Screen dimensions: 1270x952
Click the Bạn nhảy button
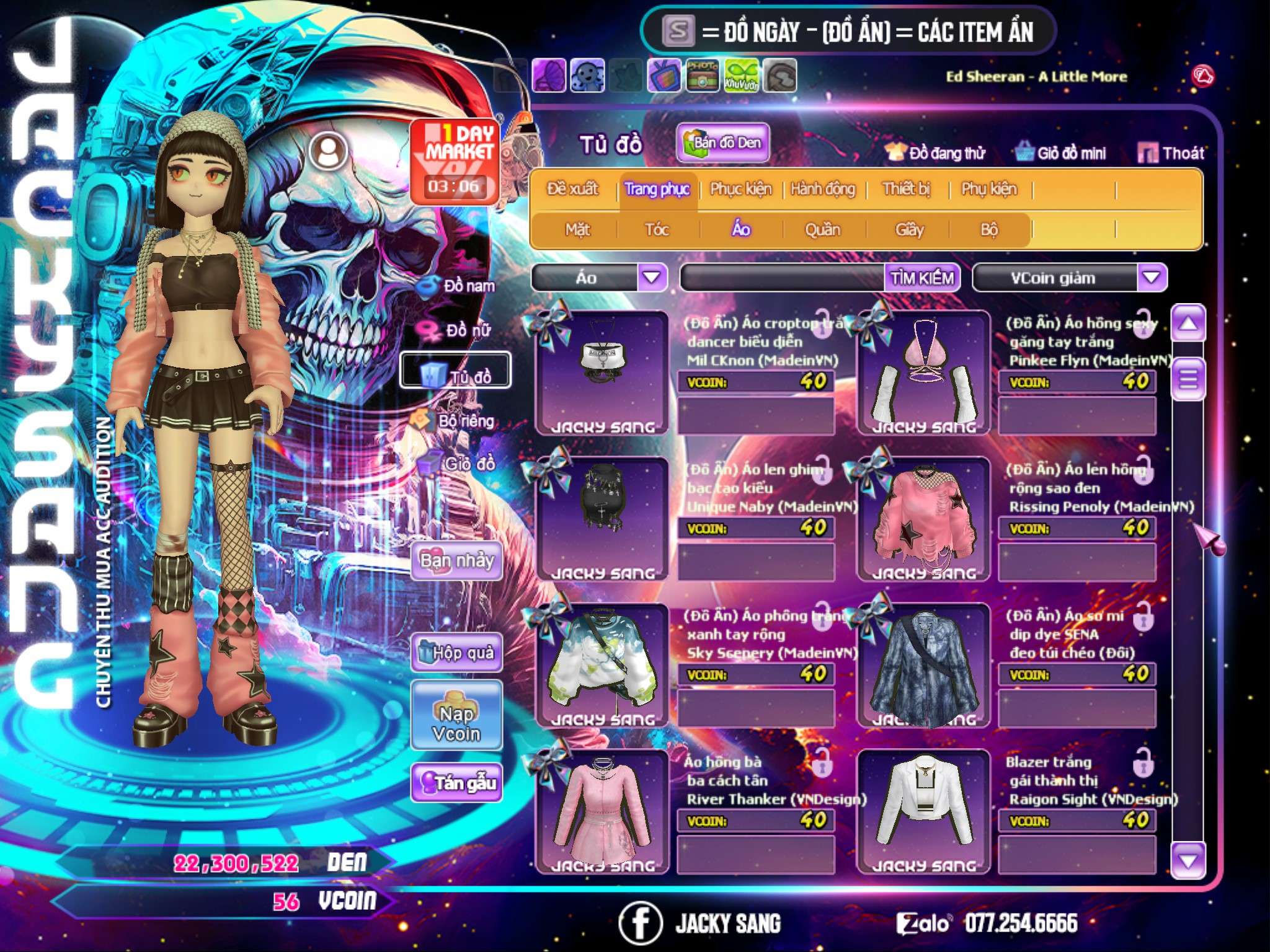[456, 561]
